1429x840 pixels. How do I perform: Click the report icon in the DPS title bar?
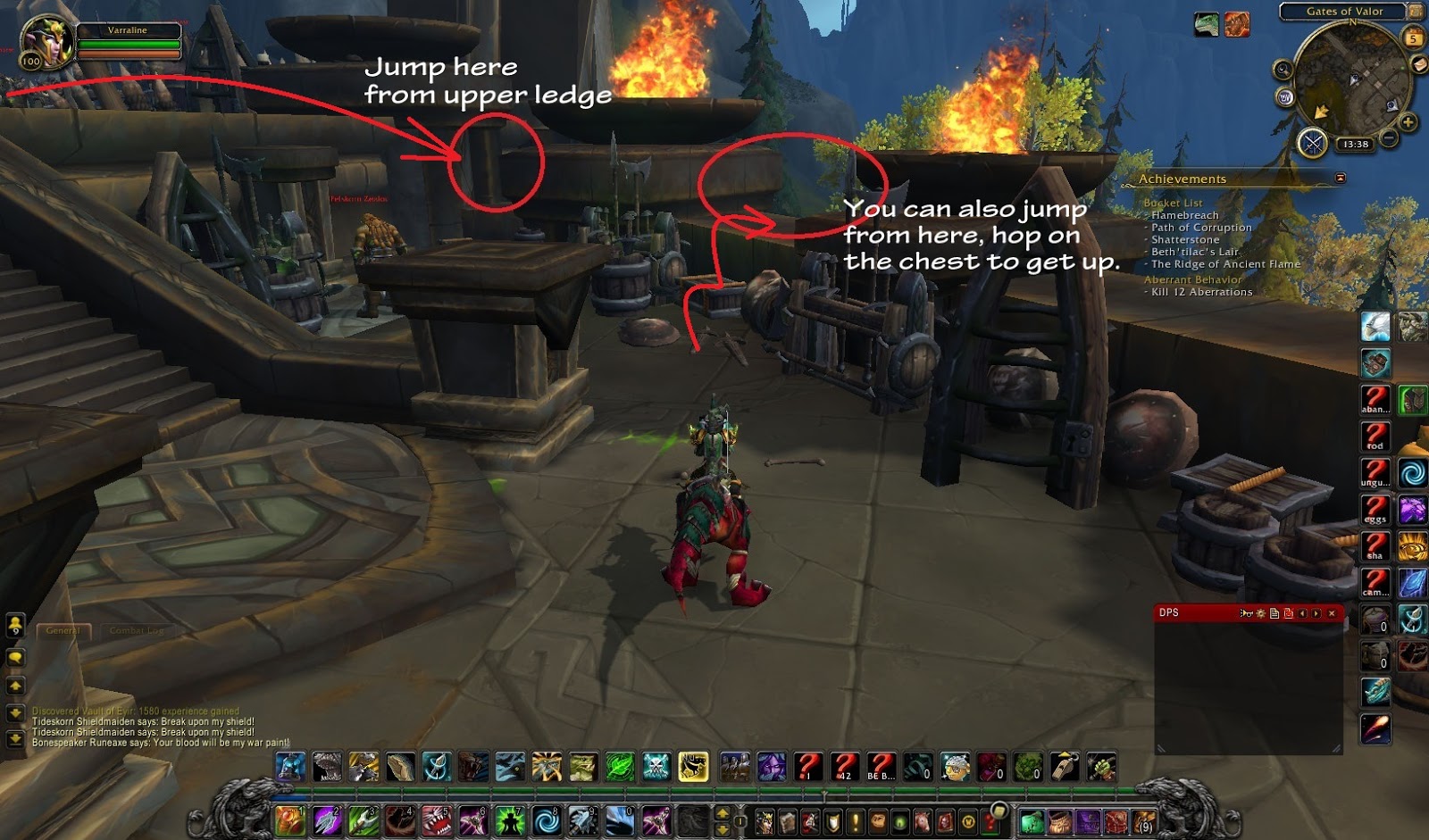(1274, 613)
